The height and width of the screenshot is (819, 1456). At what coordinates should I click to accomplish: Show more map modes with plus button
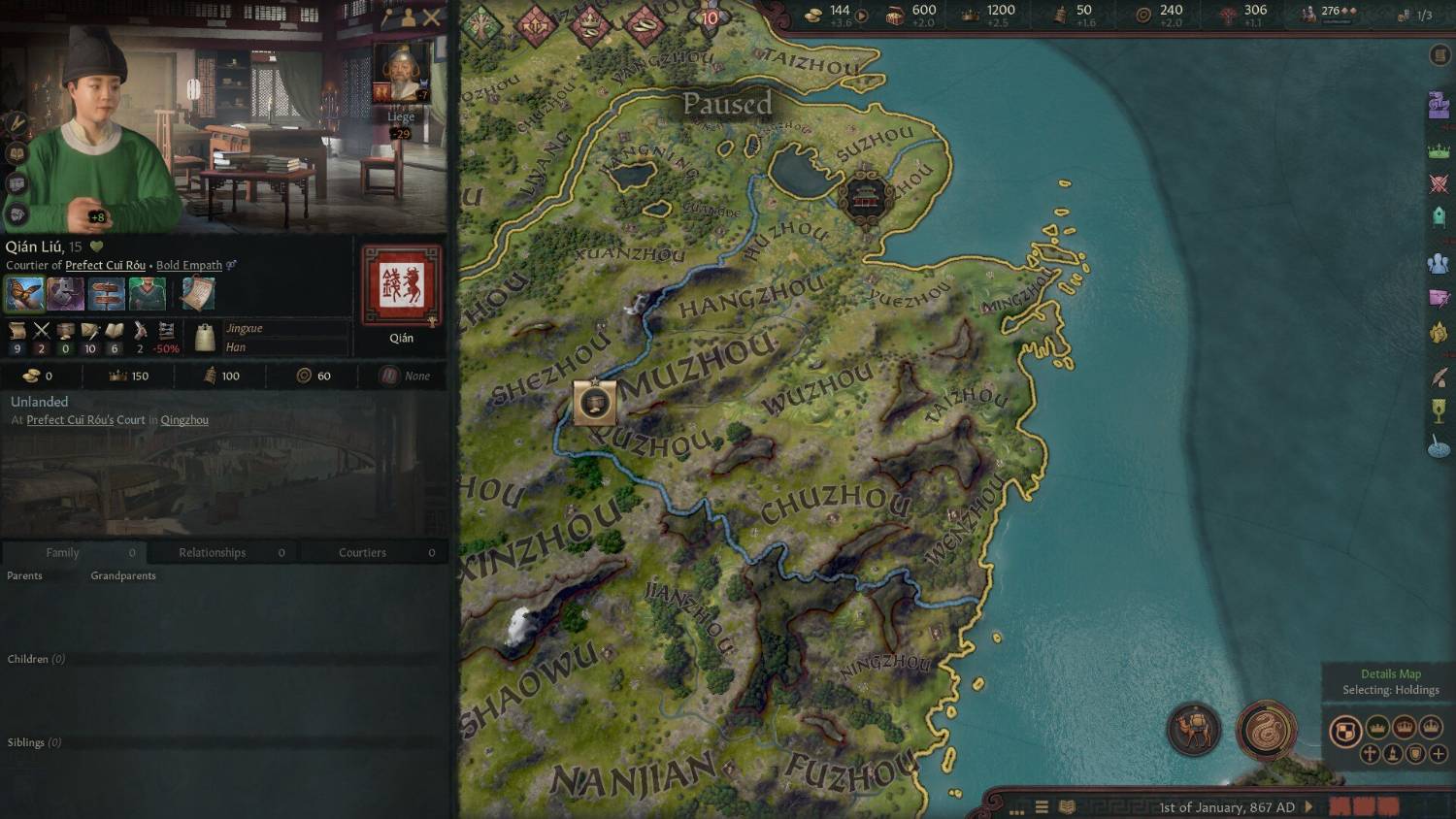point(1439,753)
